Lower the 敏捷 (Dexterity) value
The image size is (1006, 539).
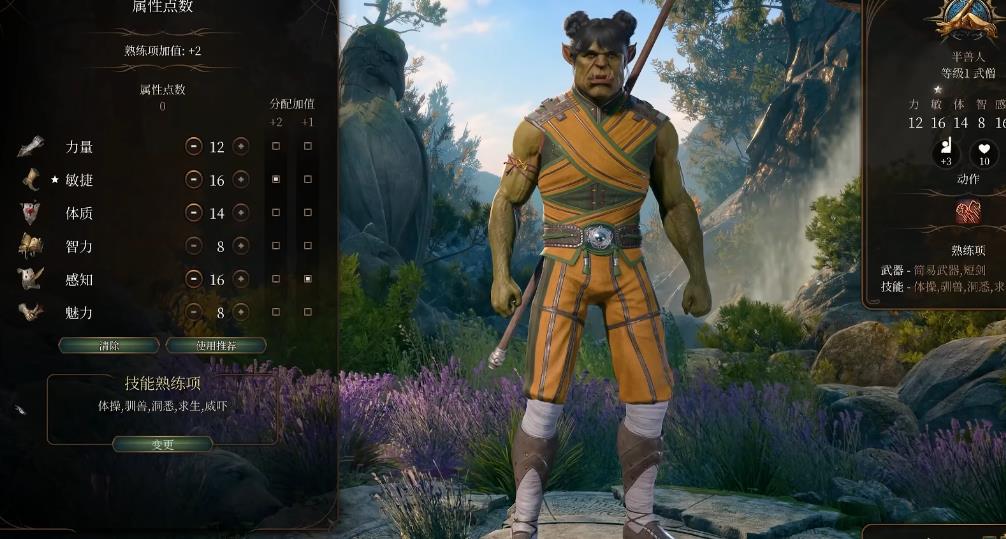pos(194,179)
